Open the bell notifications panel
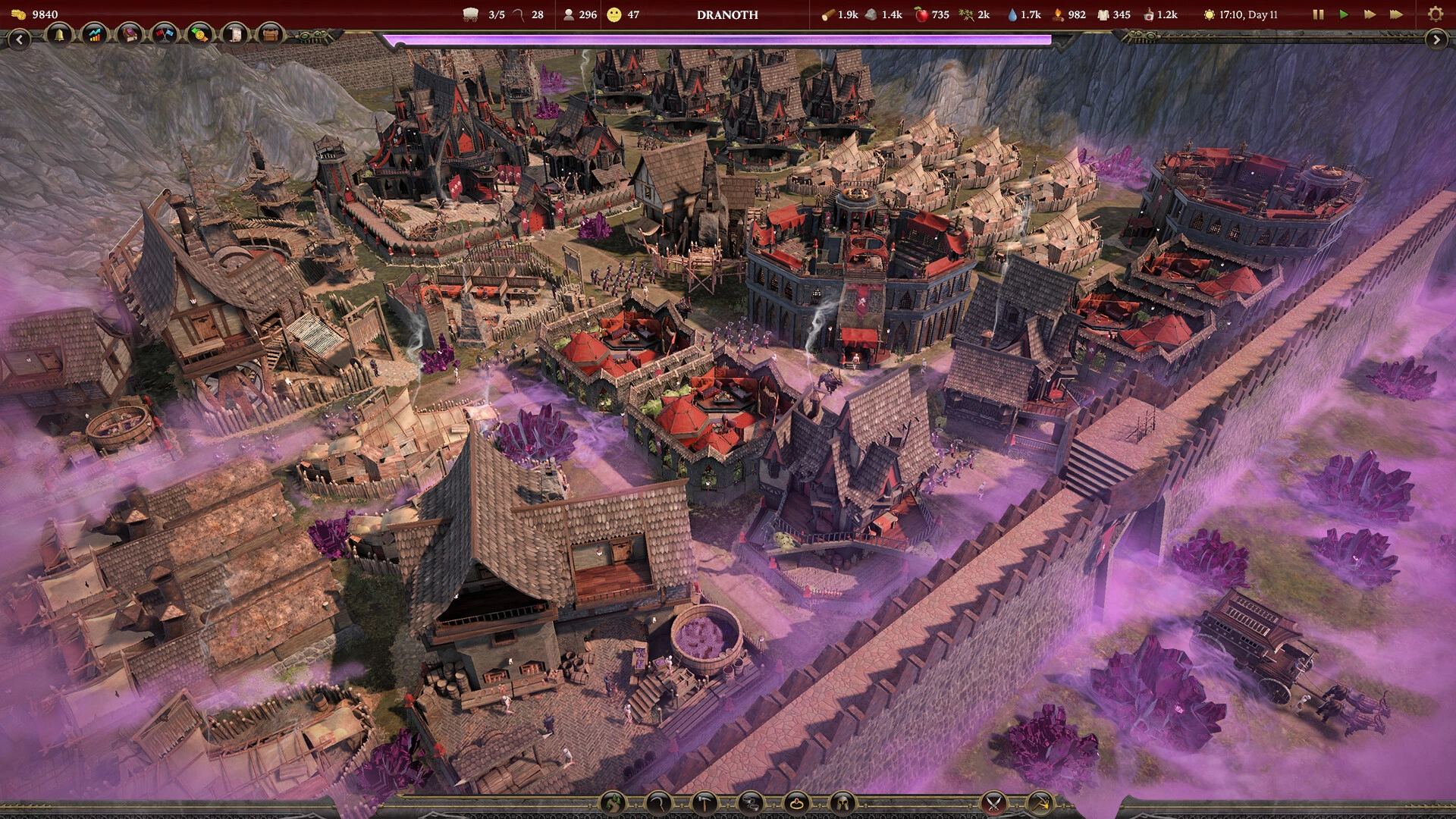1456x819 pixels. (x=58, y=35)
